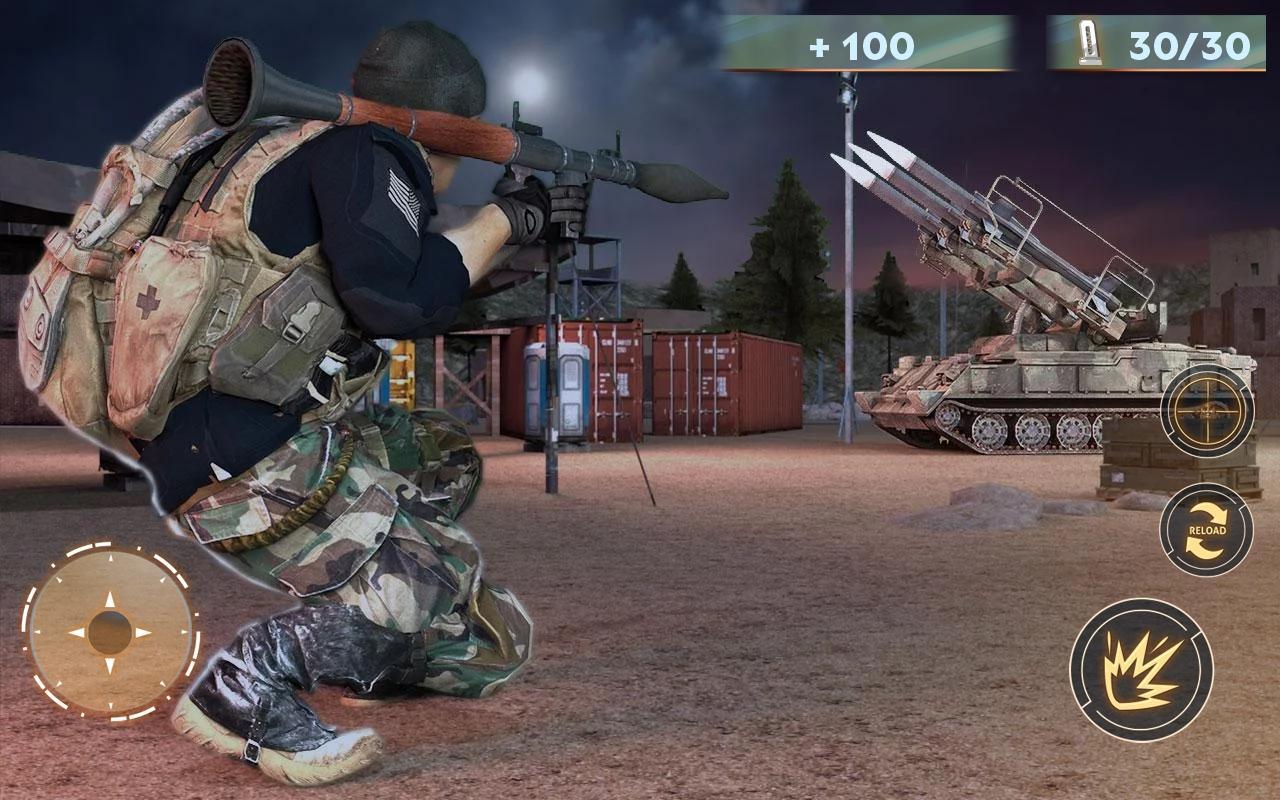
Task: Tap the right arrow on the joystick
Action: click(x=143, y=630)
